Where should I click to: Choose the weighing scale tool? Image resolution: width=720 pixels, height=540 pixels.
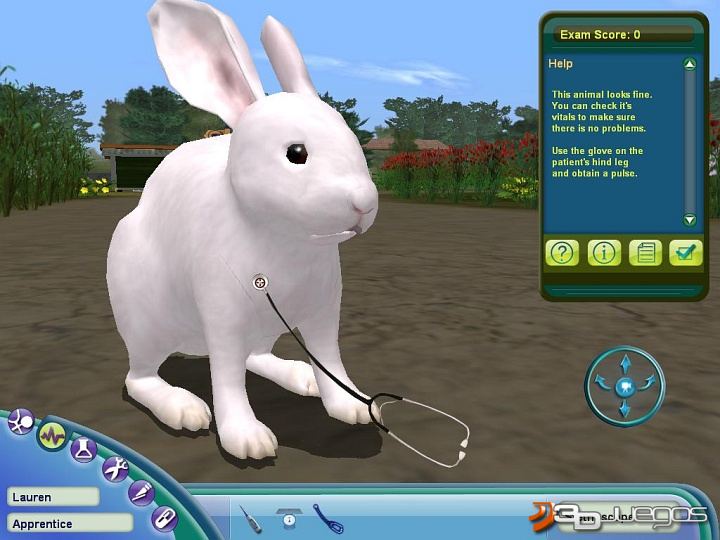(x=290, y=518)
